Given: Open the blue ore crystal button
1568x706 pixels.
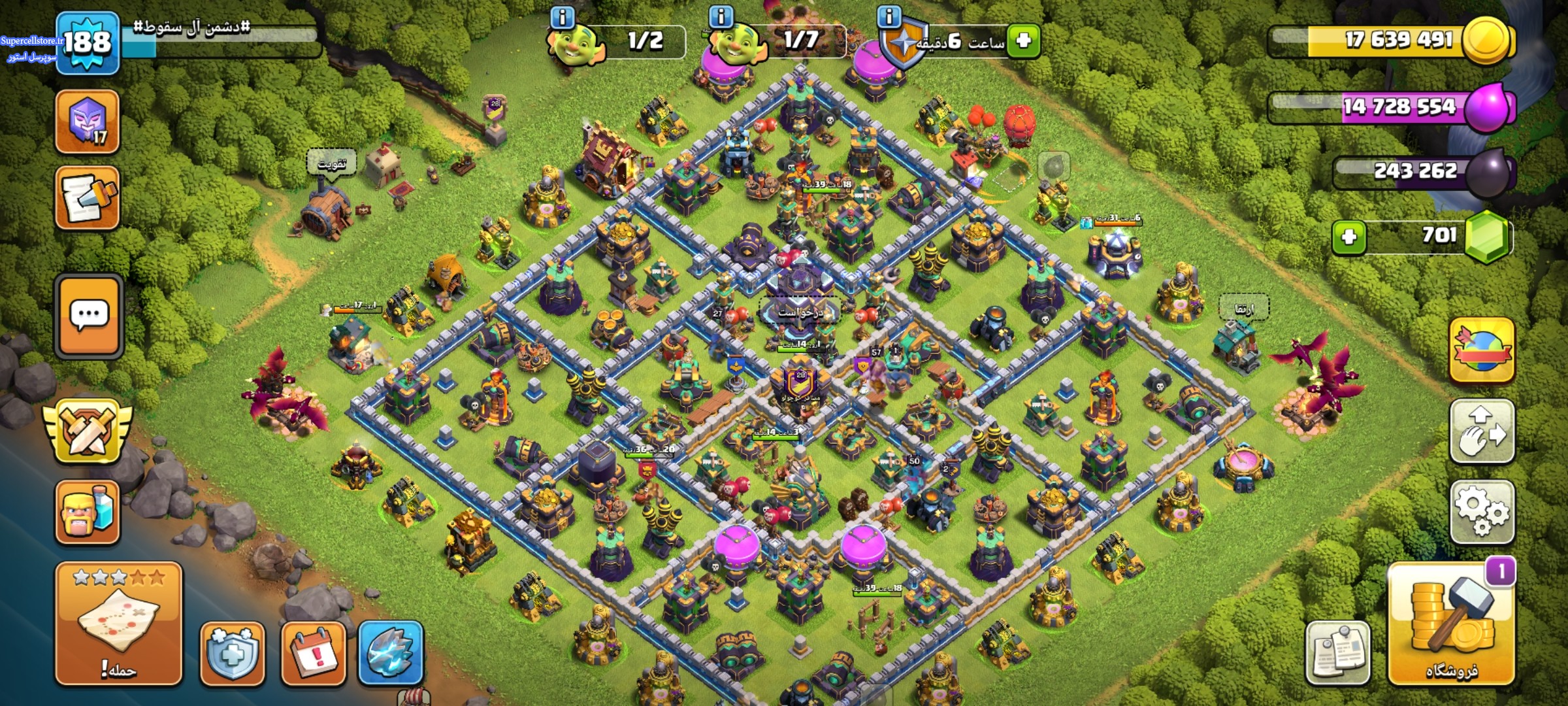Looking at the screenshot, I should (x=391, y=654).
